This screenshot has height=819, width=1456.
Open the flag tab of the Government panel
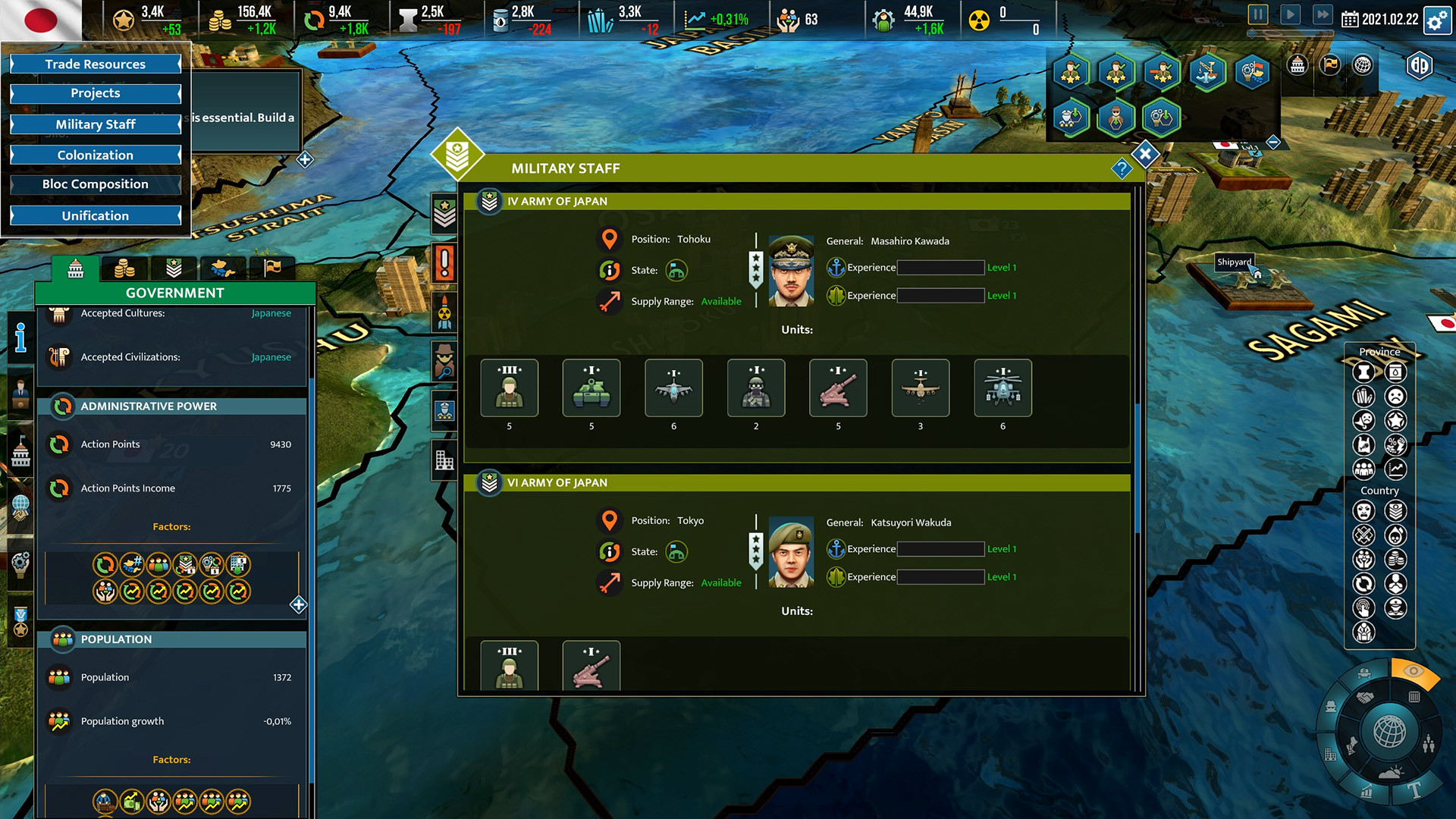pos(271,267)
